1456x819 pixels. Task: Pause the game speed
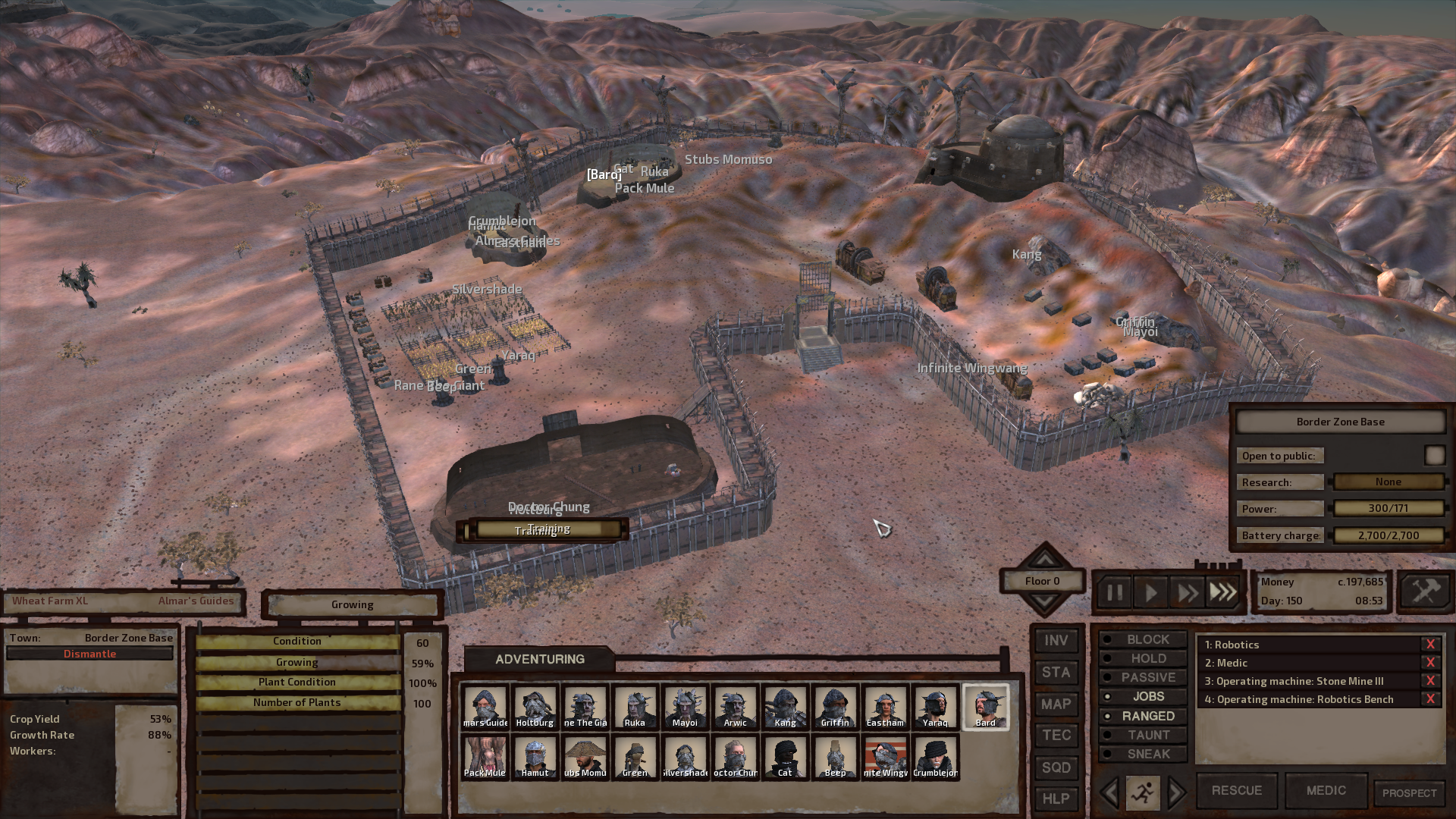coord(1114,592)
